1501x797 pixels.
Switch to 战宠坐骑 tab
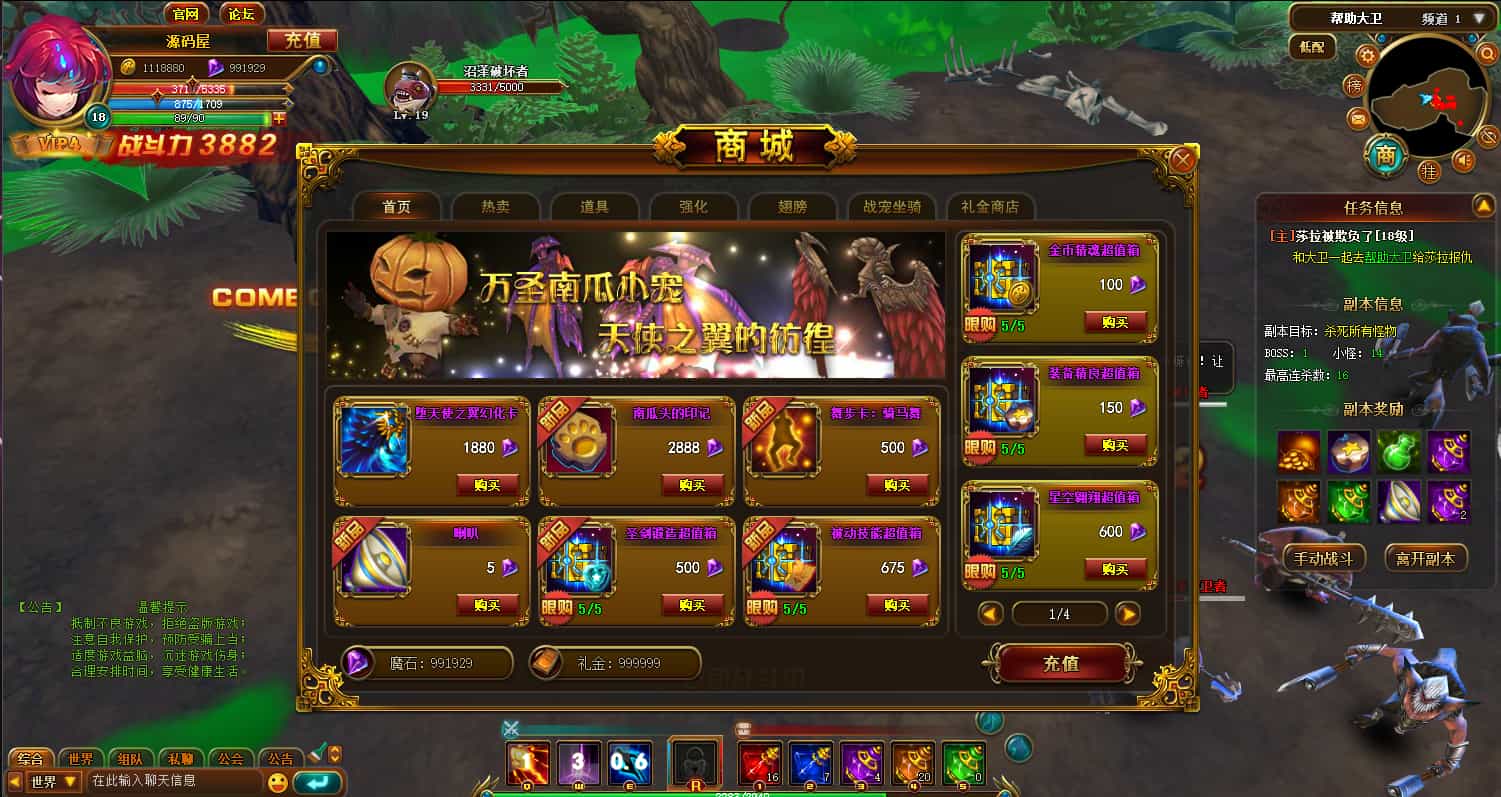[x=891, y=207]
